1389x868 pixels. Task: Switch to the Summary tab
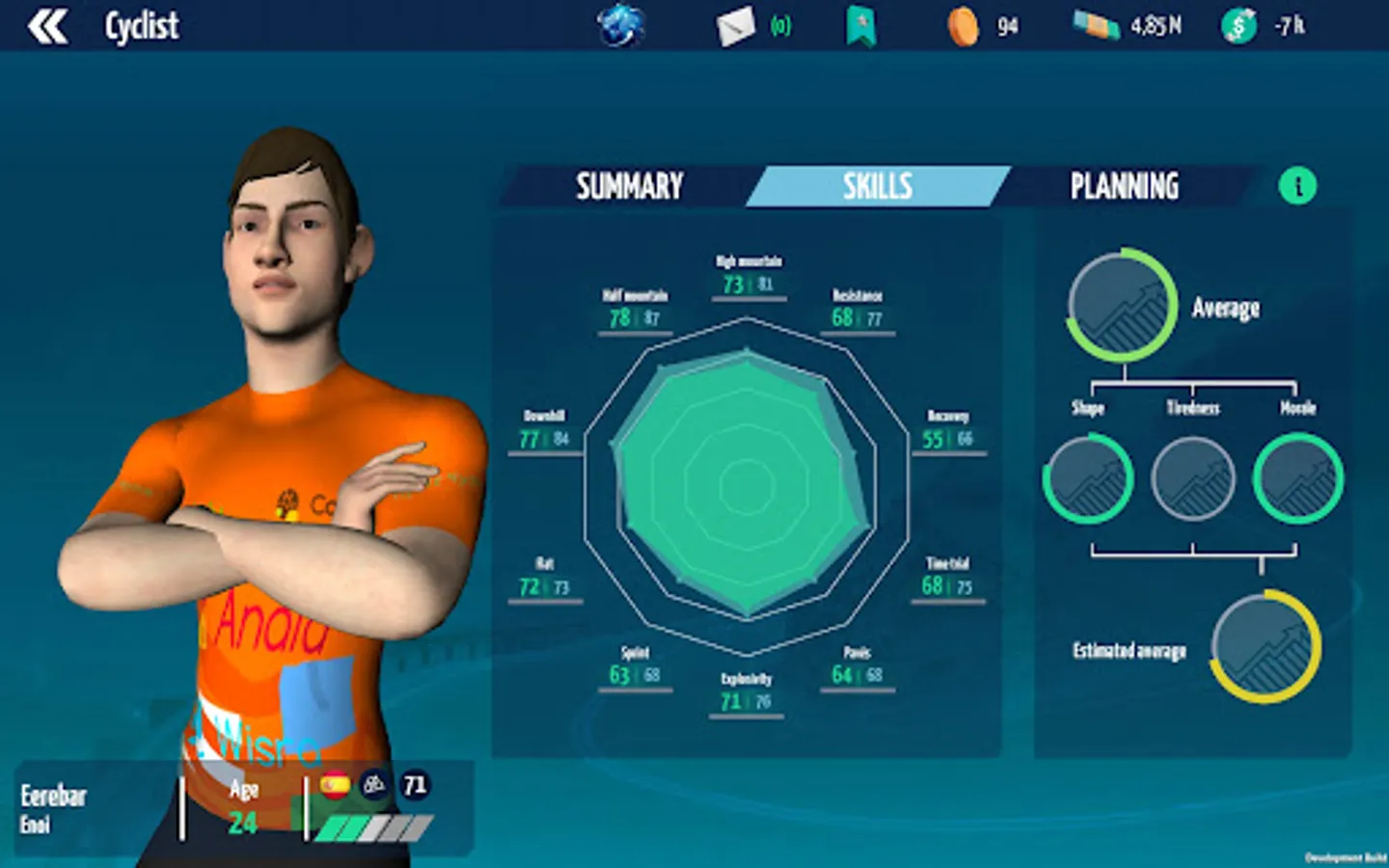pos(629,186)
